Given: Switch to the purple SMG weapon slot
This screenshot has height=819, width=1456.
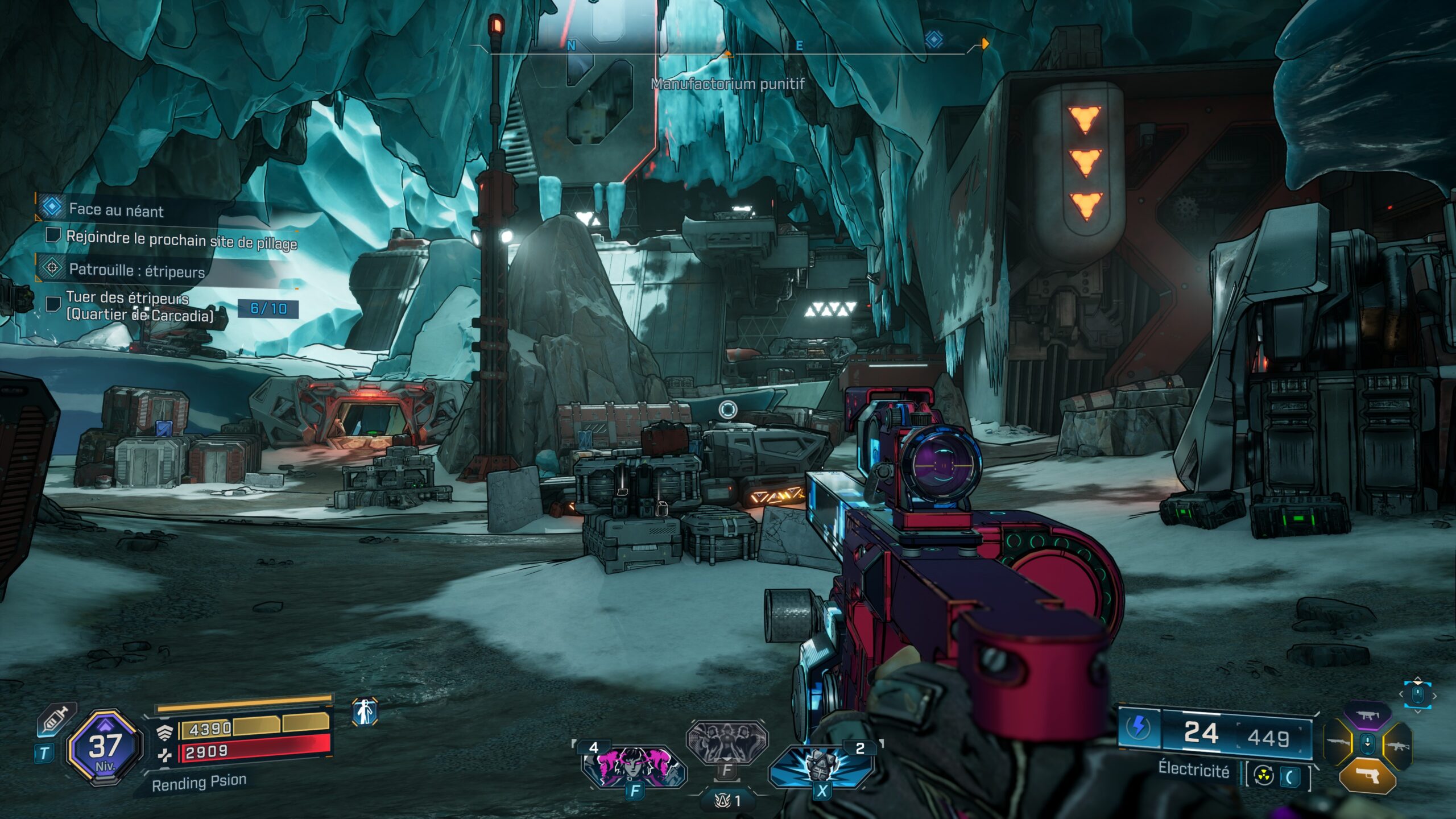Looking at the screenshot, I should [x=1368, y=715].
